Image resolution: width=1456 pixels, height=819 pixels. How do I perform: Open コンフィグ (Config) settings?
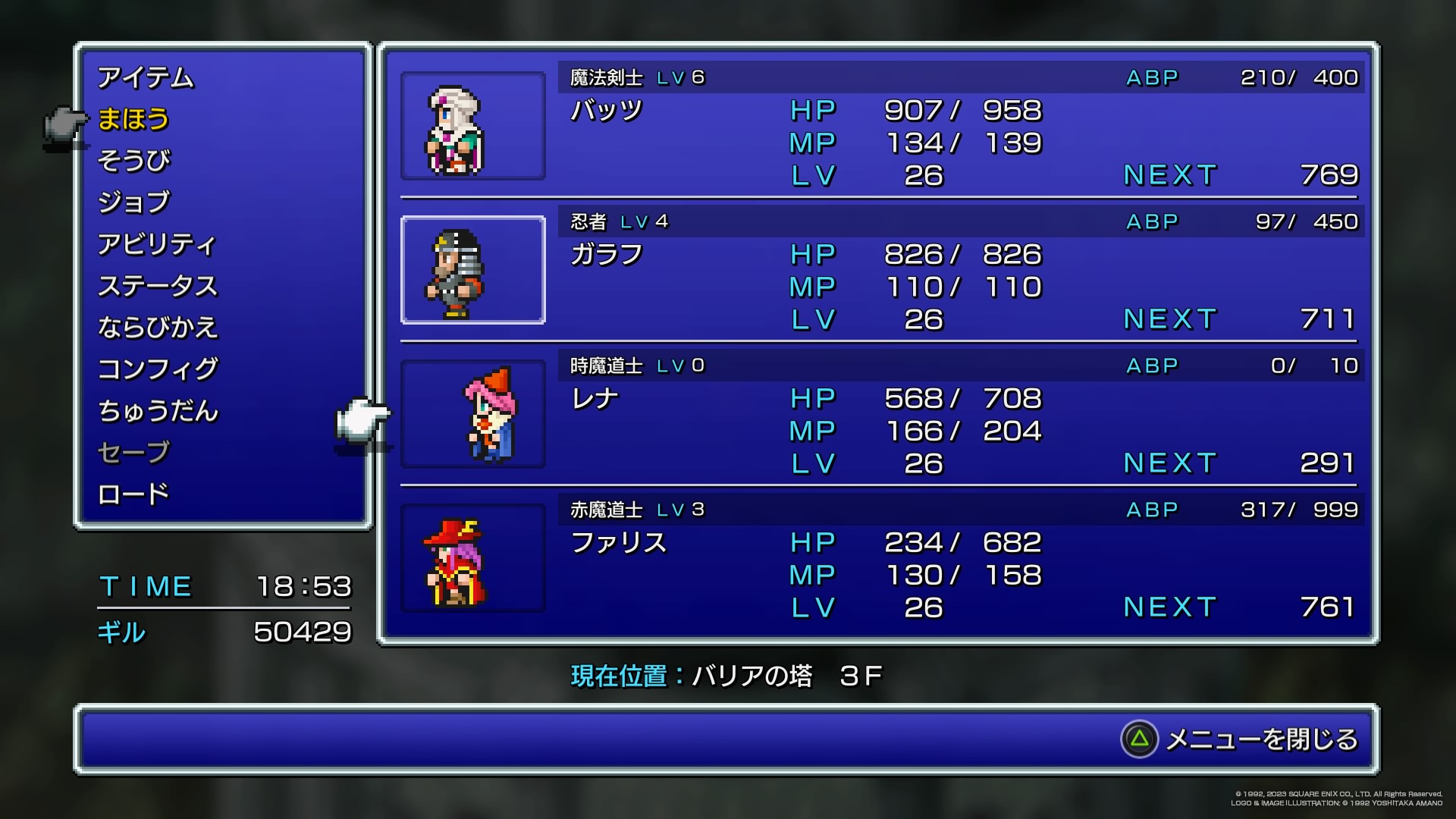coord(158,369)
